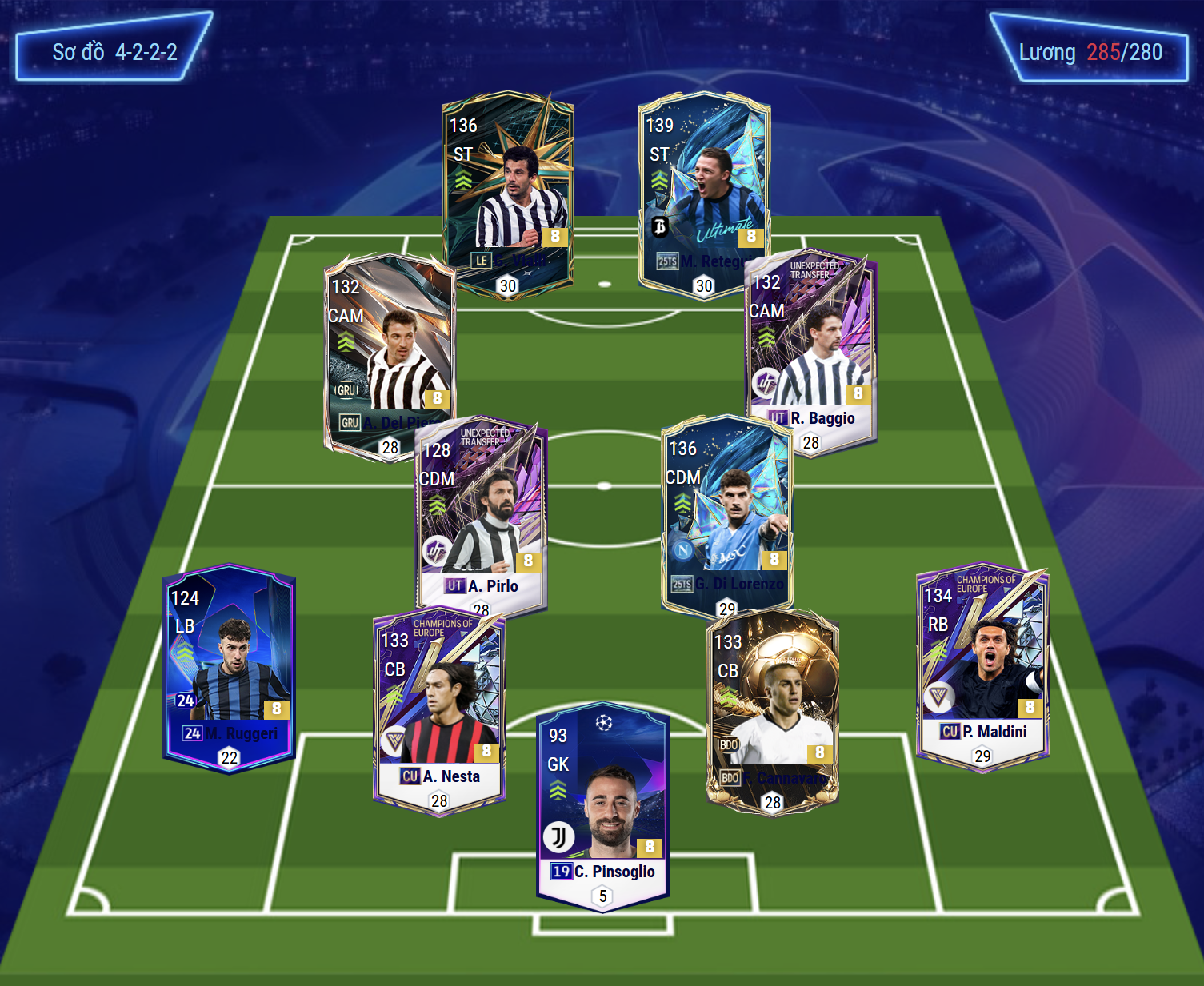1204x986 pixels.
Task: Pick the P. Maldini right back card
Action: click(982, 664)
